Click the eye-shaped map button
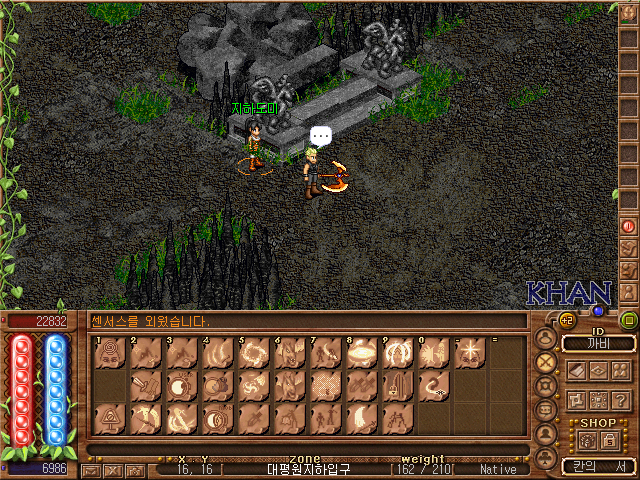The width and height of the screenshot is (640, 480). 598,370
